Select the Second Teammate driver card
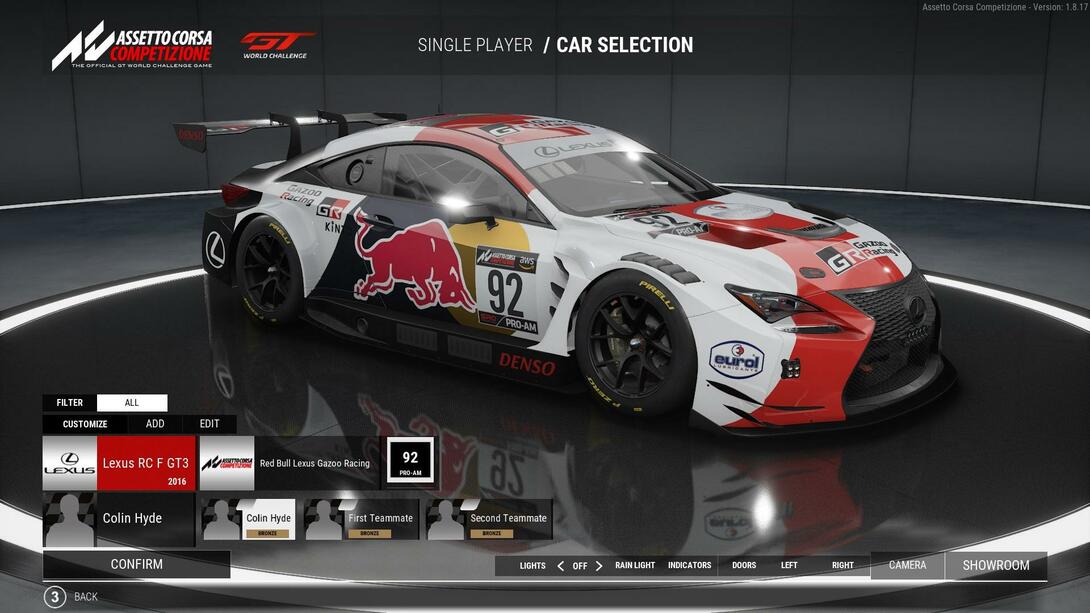This screenshot has width=1090, height=613. (489, 520)
